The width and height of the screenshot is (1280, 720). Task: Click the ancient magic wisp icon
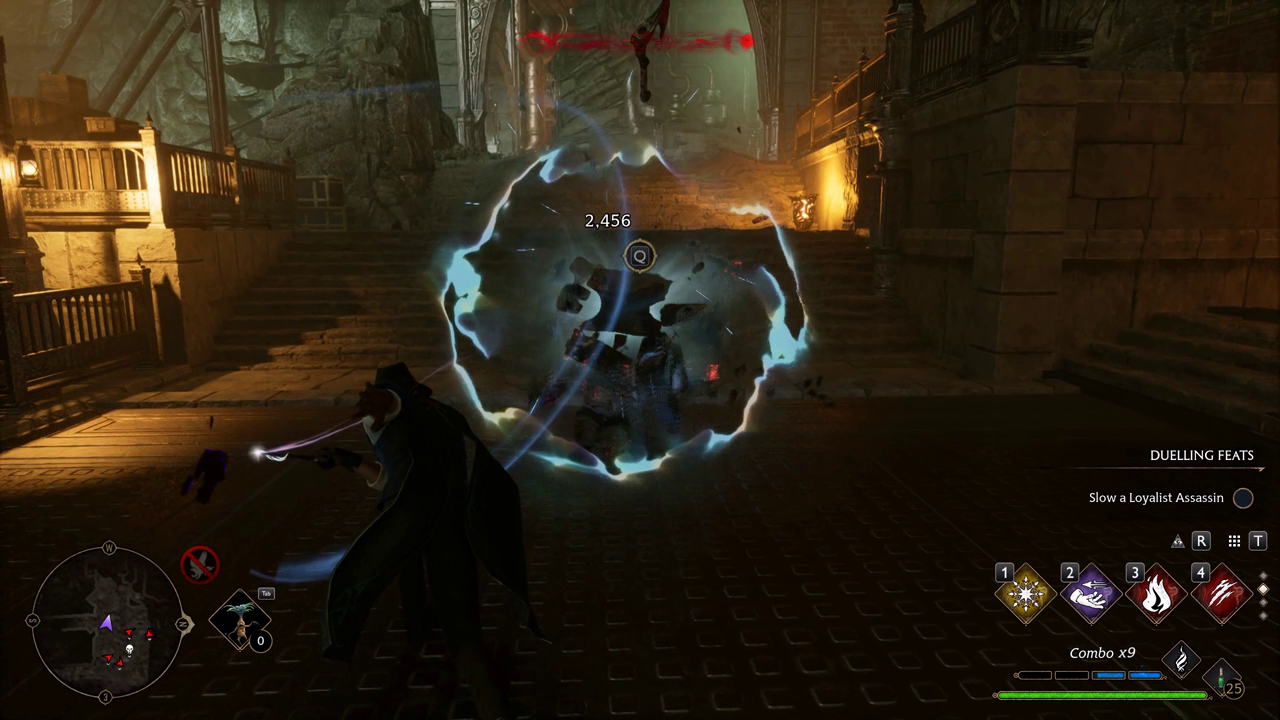(x=1181, y=659)
